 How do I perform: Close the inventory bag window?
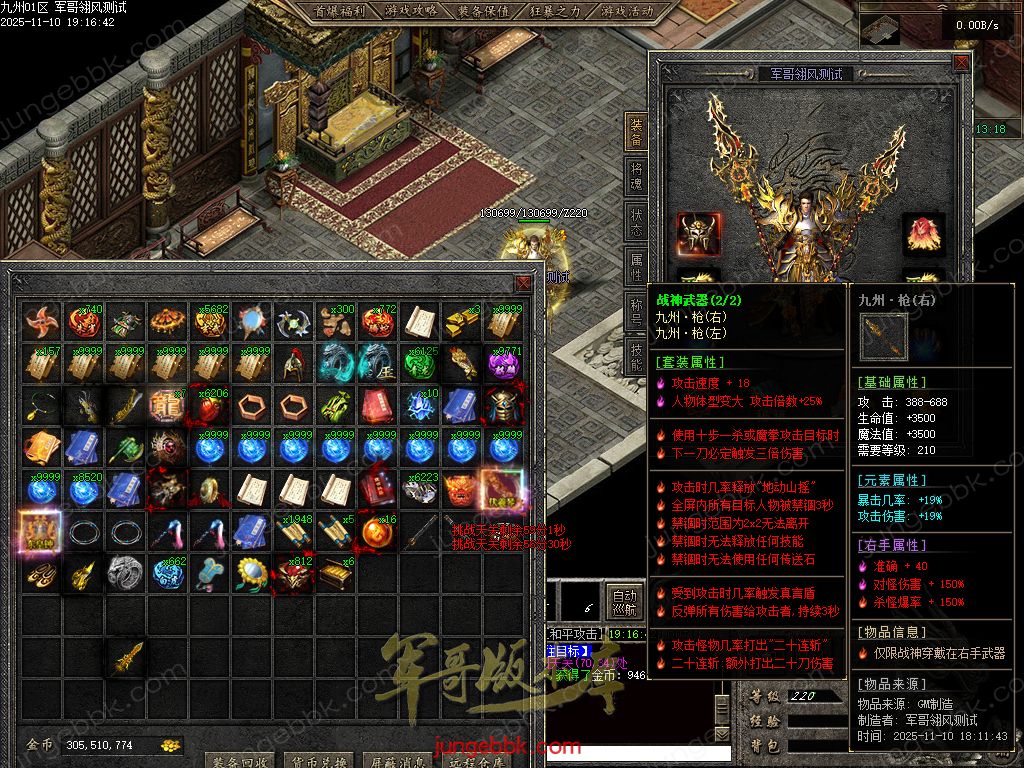point(523,283)
